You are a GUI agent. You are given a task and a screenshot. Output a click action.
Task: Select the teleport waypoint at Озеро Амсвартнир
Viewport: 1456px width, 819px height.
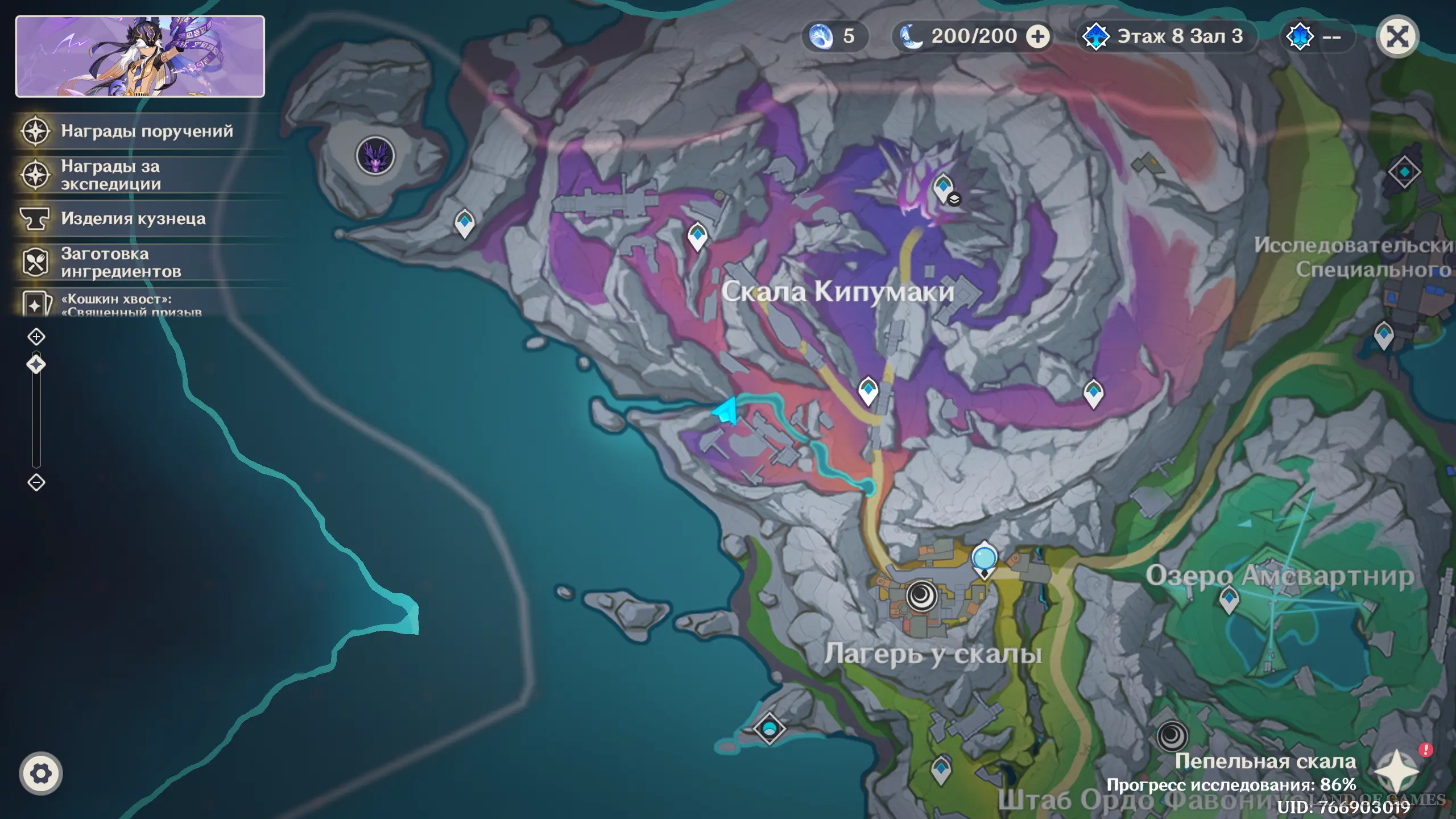point(1229,599)
